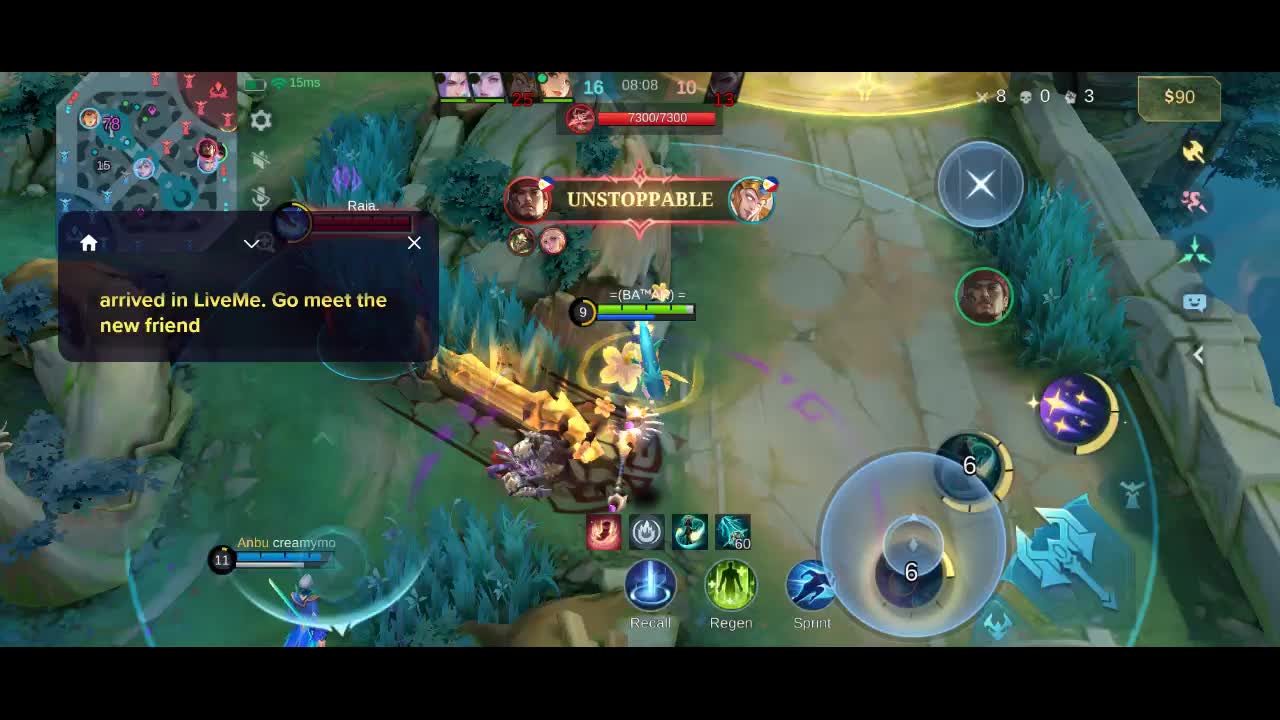
Task: Open the settings gear icon
Action: [261, 121]
